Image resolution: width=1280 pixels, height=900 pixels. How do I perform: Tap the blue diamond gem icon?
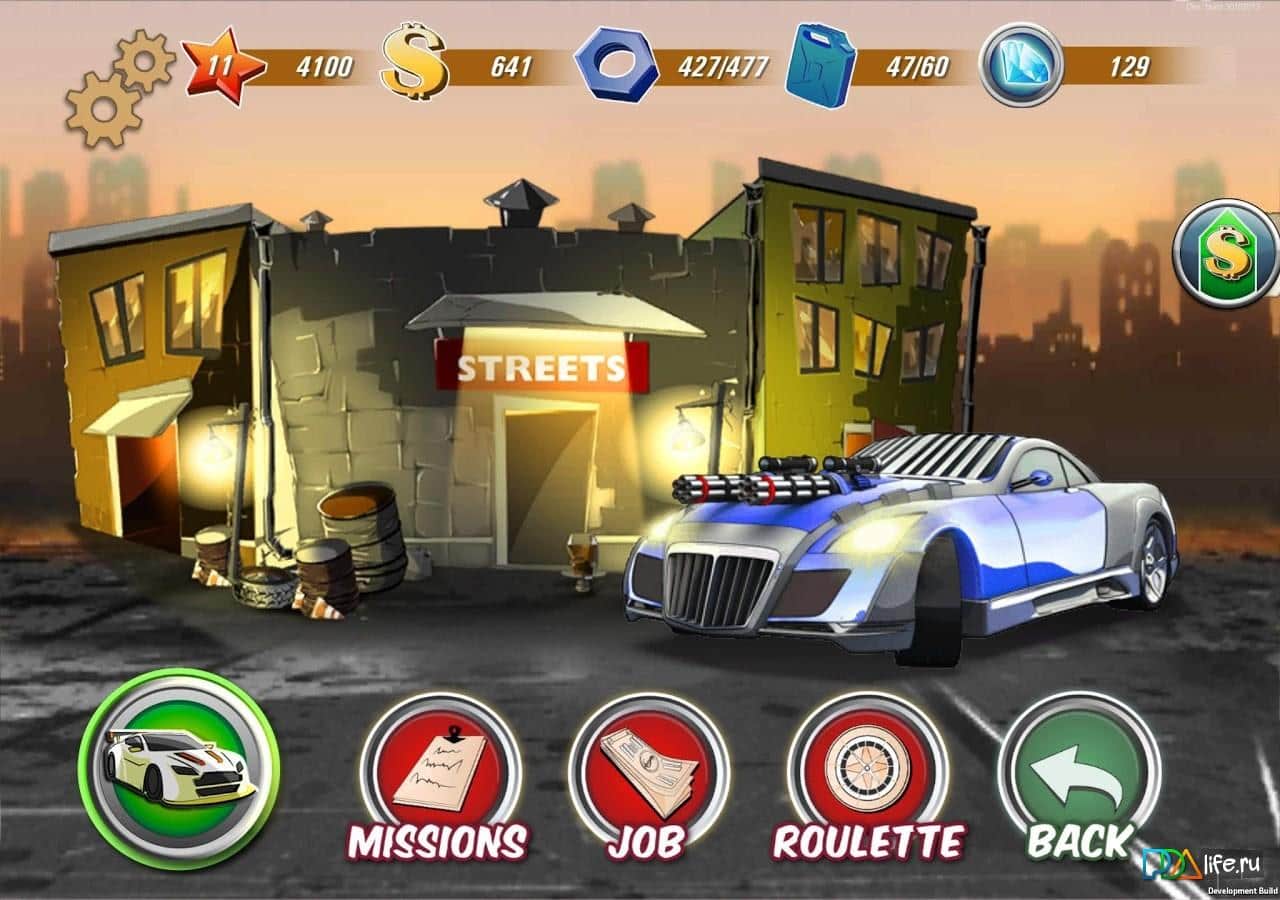click(1021, 65)
